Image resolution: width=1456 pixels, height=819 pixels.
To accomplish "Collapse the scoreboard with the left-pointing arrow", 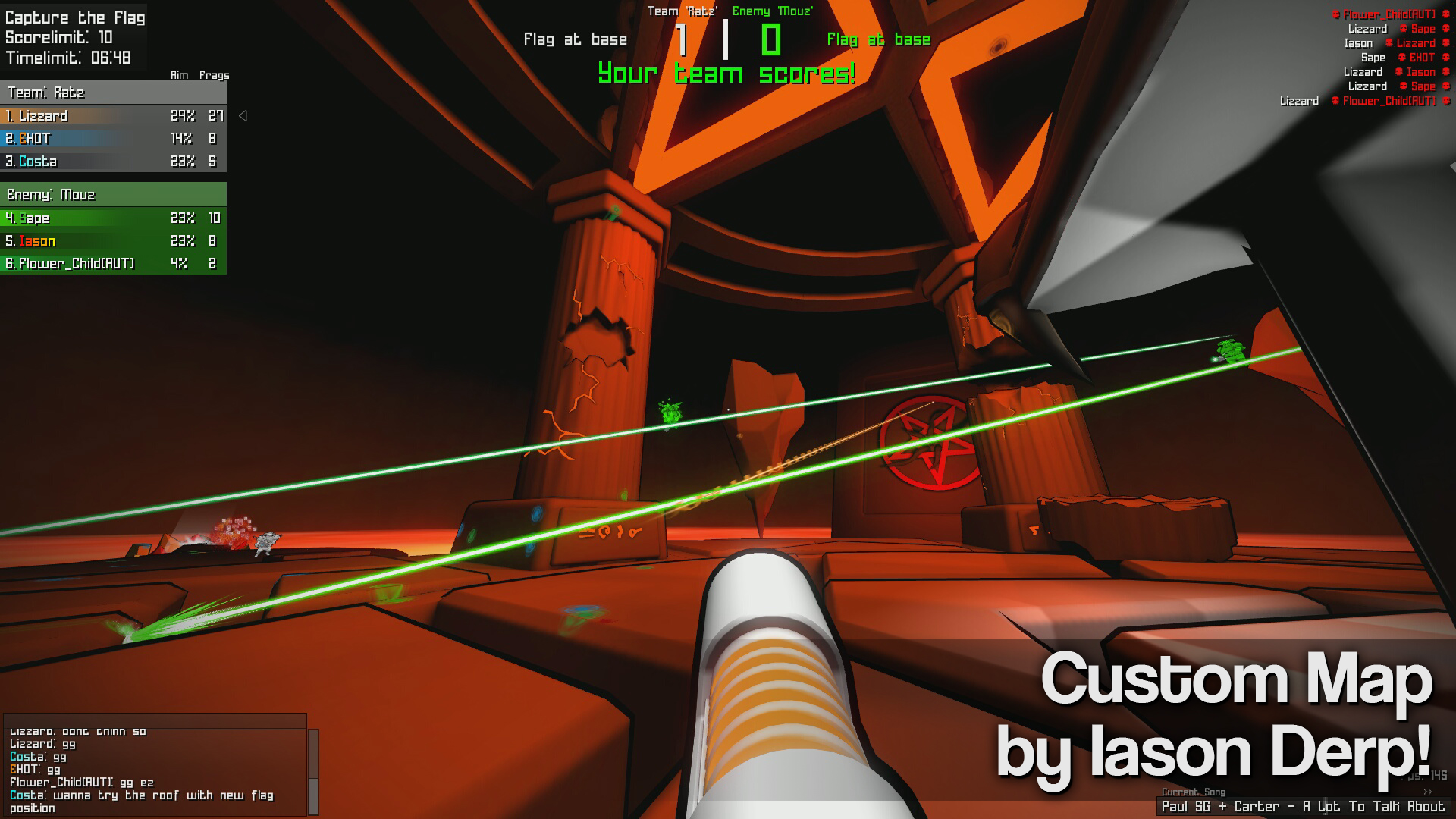I will pos(242,115).
